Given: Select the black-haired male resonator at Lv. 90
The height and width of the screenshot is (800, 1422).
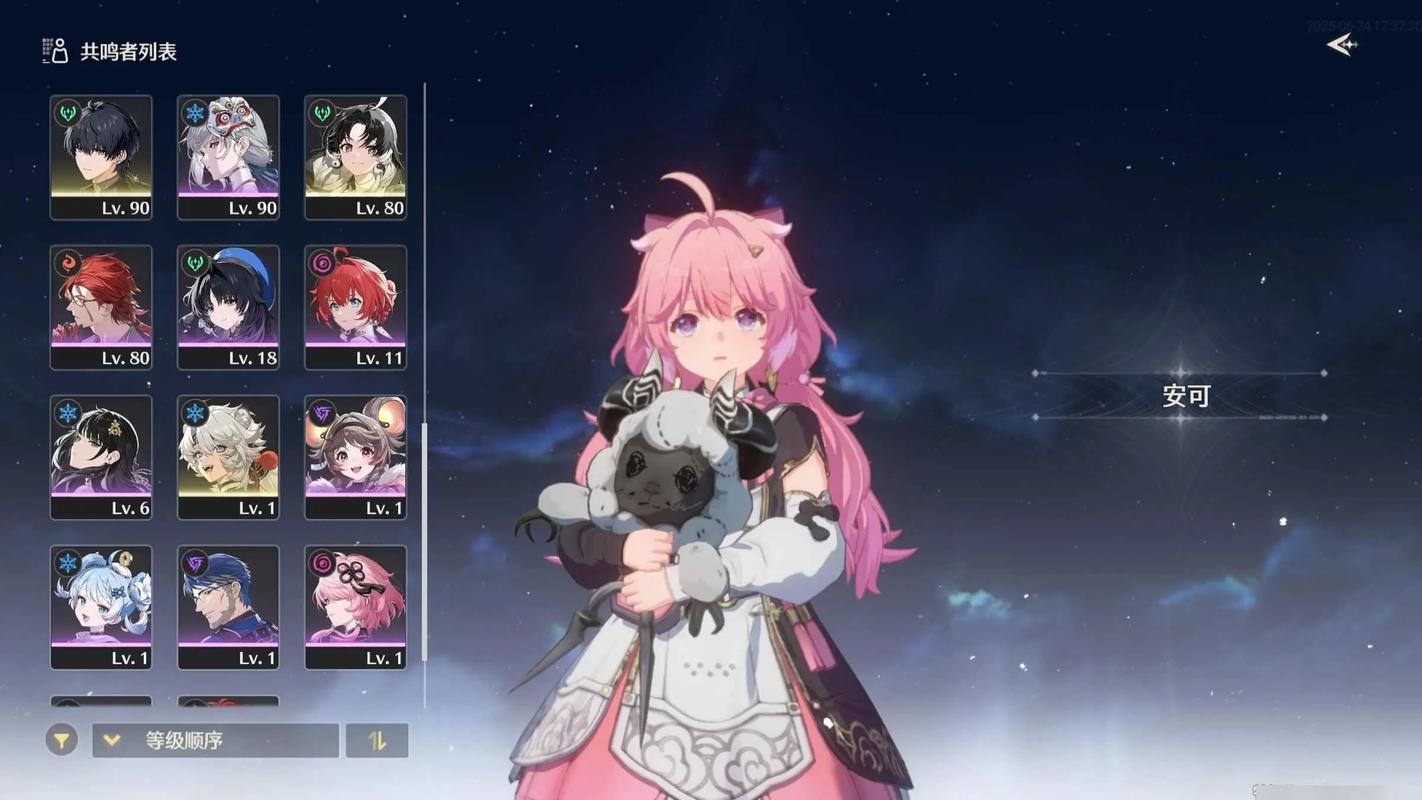Looking at the screenshot, I should 101,157.
